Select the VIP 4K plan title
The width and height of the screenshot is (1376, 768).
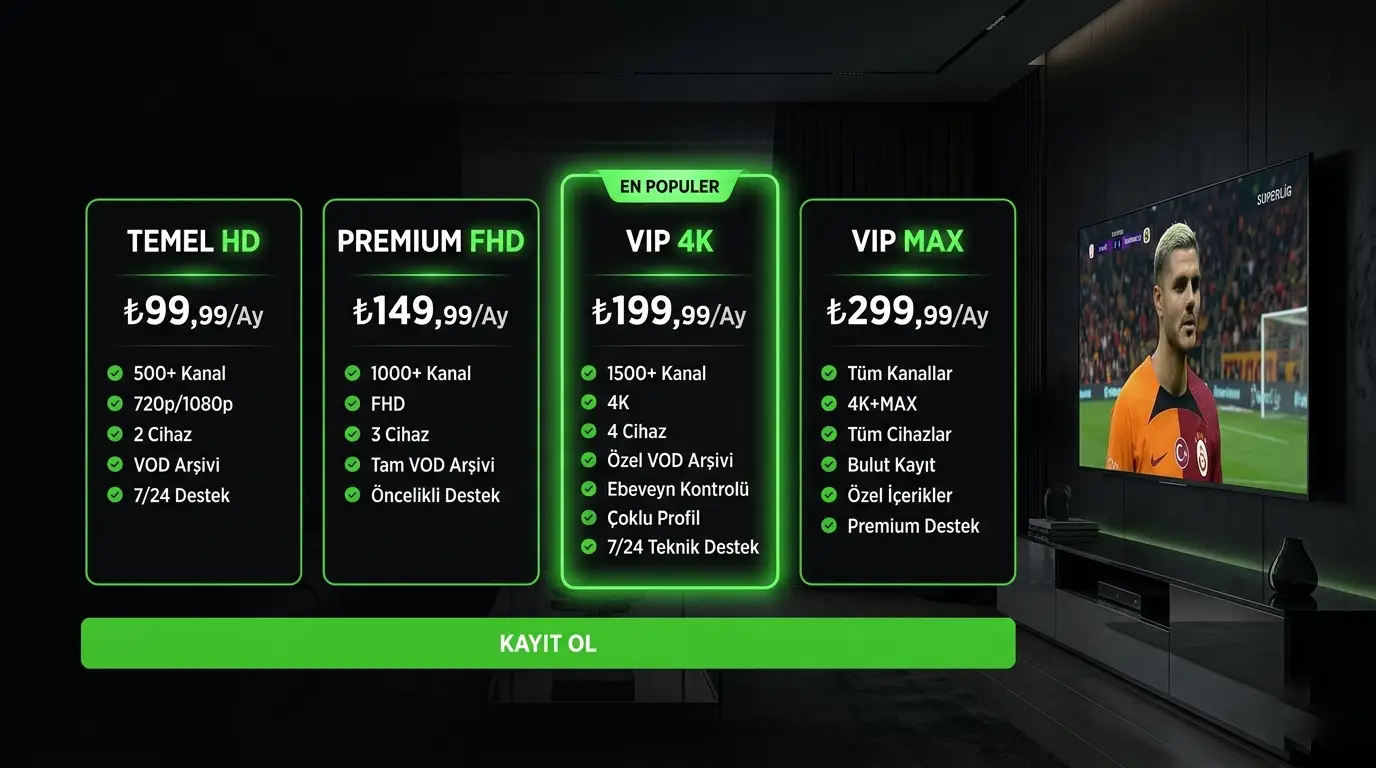(x=668, y=241)
